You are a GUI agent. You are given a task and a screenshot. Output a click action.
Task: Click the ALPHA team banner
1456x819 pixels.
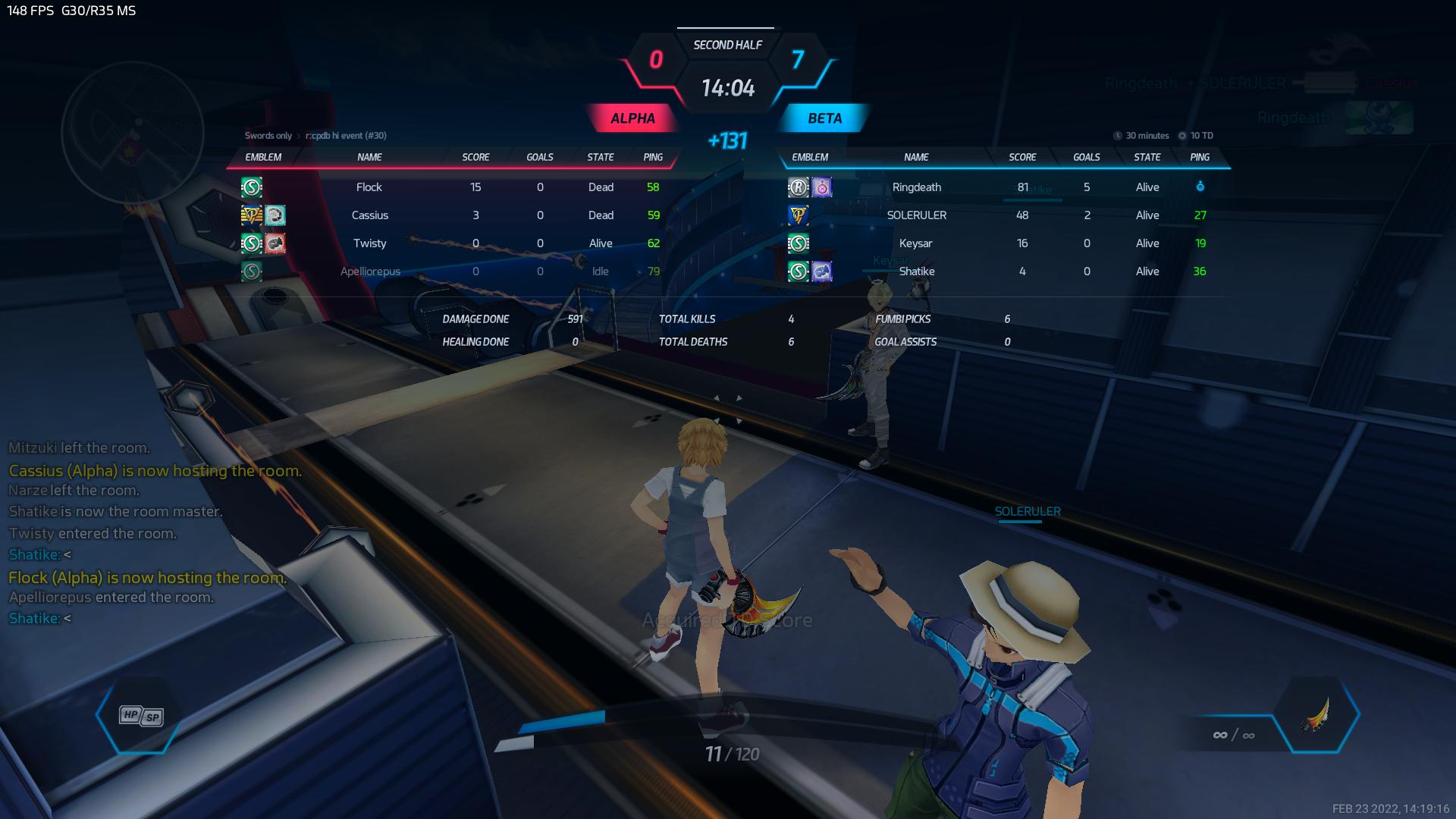[x=632, y=118]
